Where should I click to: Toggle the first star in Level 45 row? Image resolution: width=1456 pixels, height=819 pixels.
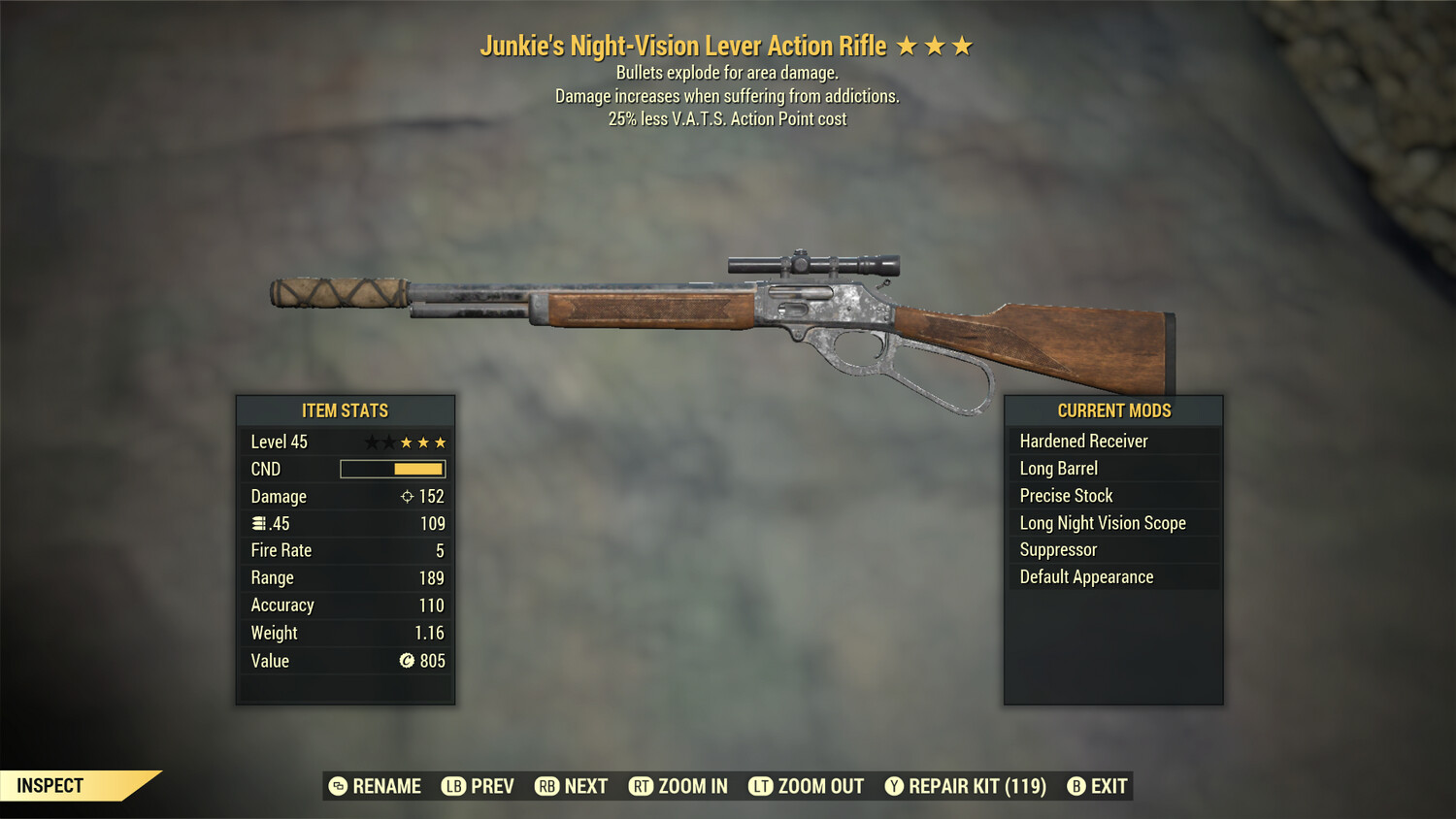(370, 442)
